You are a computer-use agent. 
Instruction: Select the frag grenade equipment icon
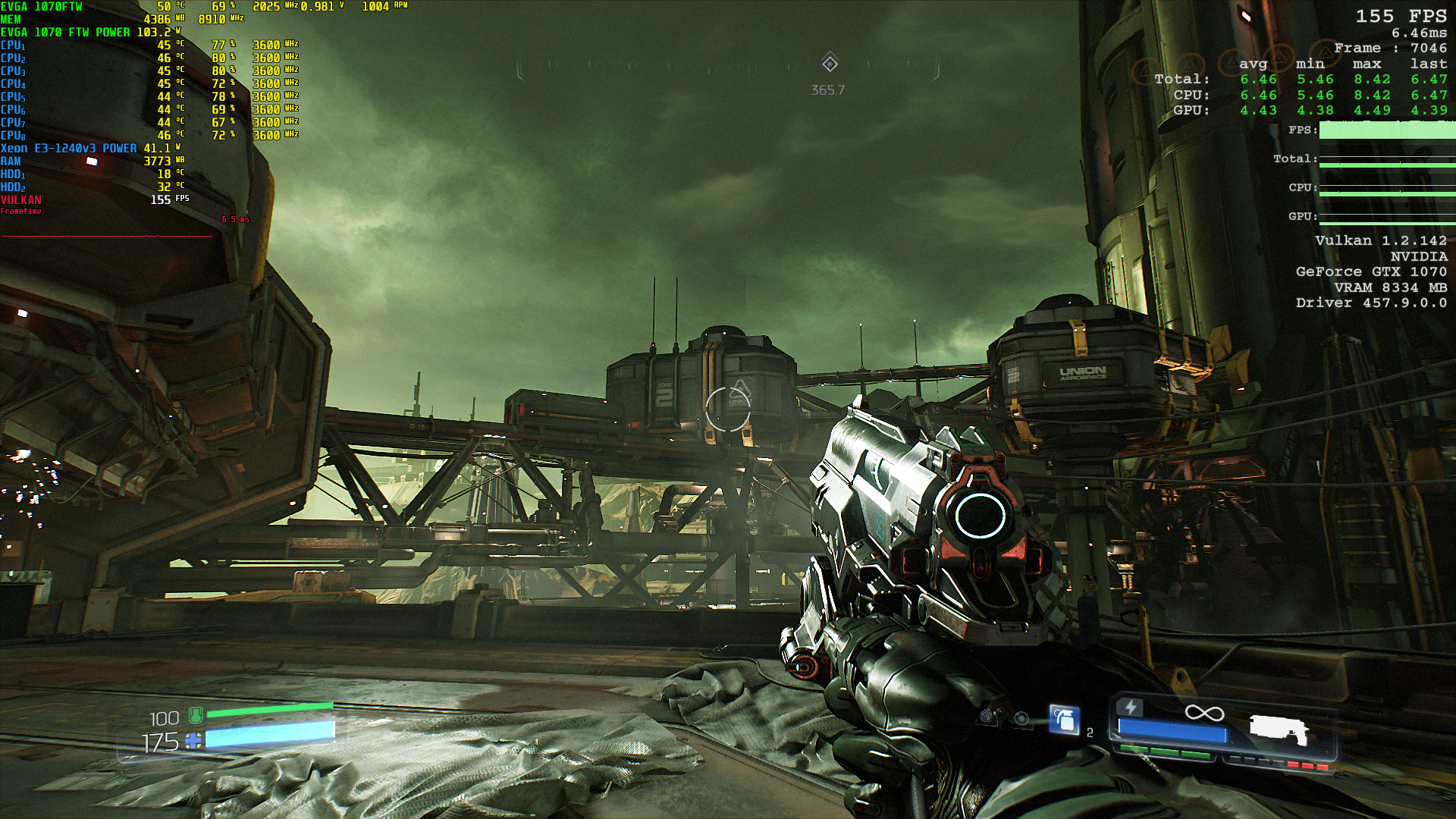1063,719
